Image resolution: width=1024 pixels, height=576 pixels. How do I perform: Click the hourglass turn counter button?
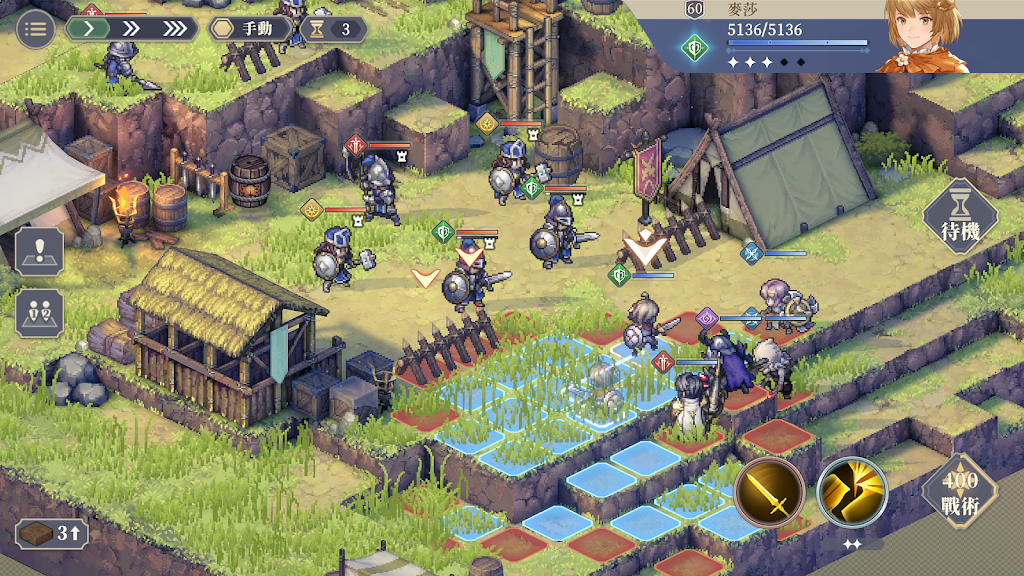pyautogui.click(x=333, y=29)
